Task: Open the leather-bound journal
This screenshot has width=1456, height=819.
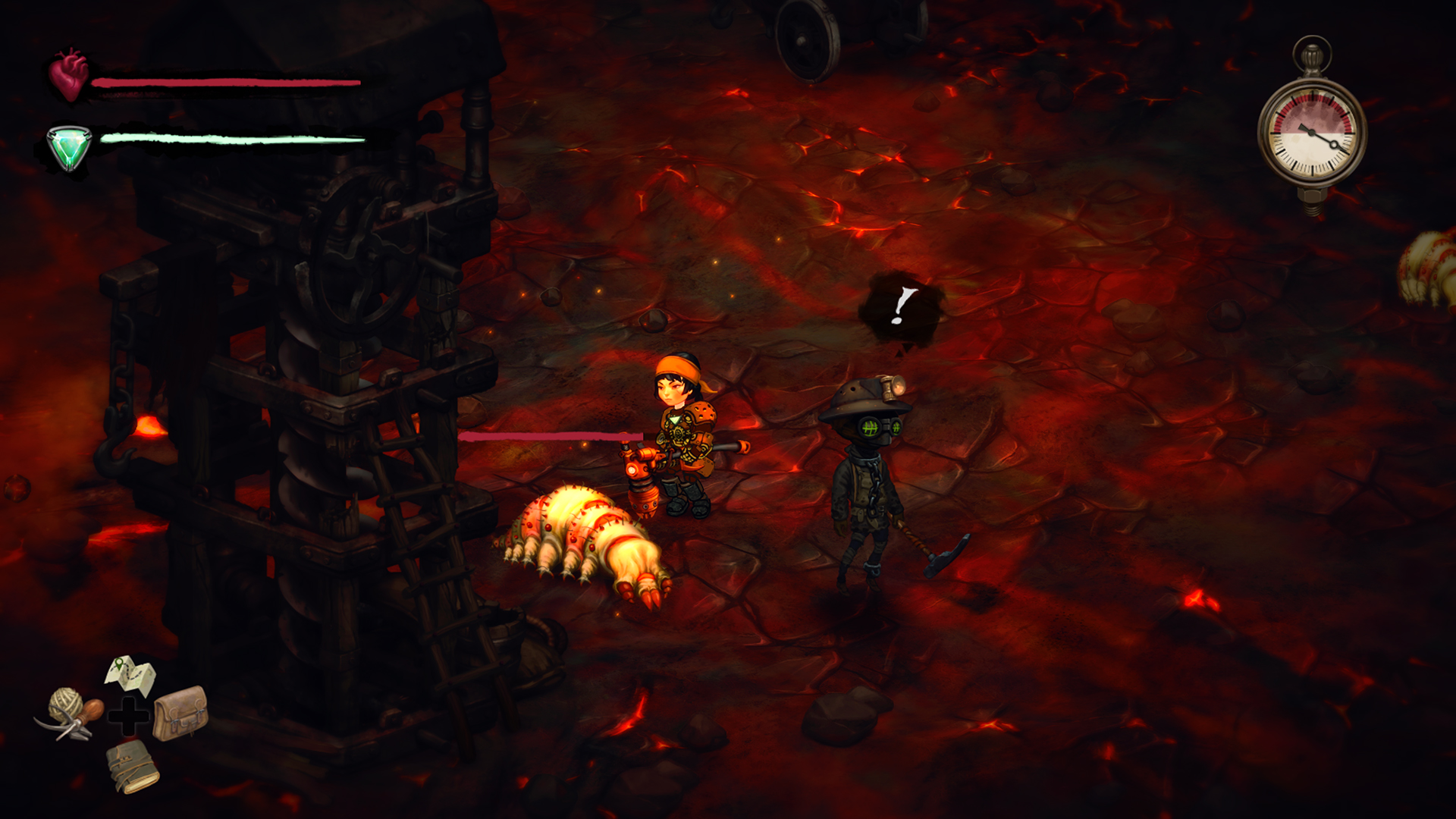Action: point(132,767)
